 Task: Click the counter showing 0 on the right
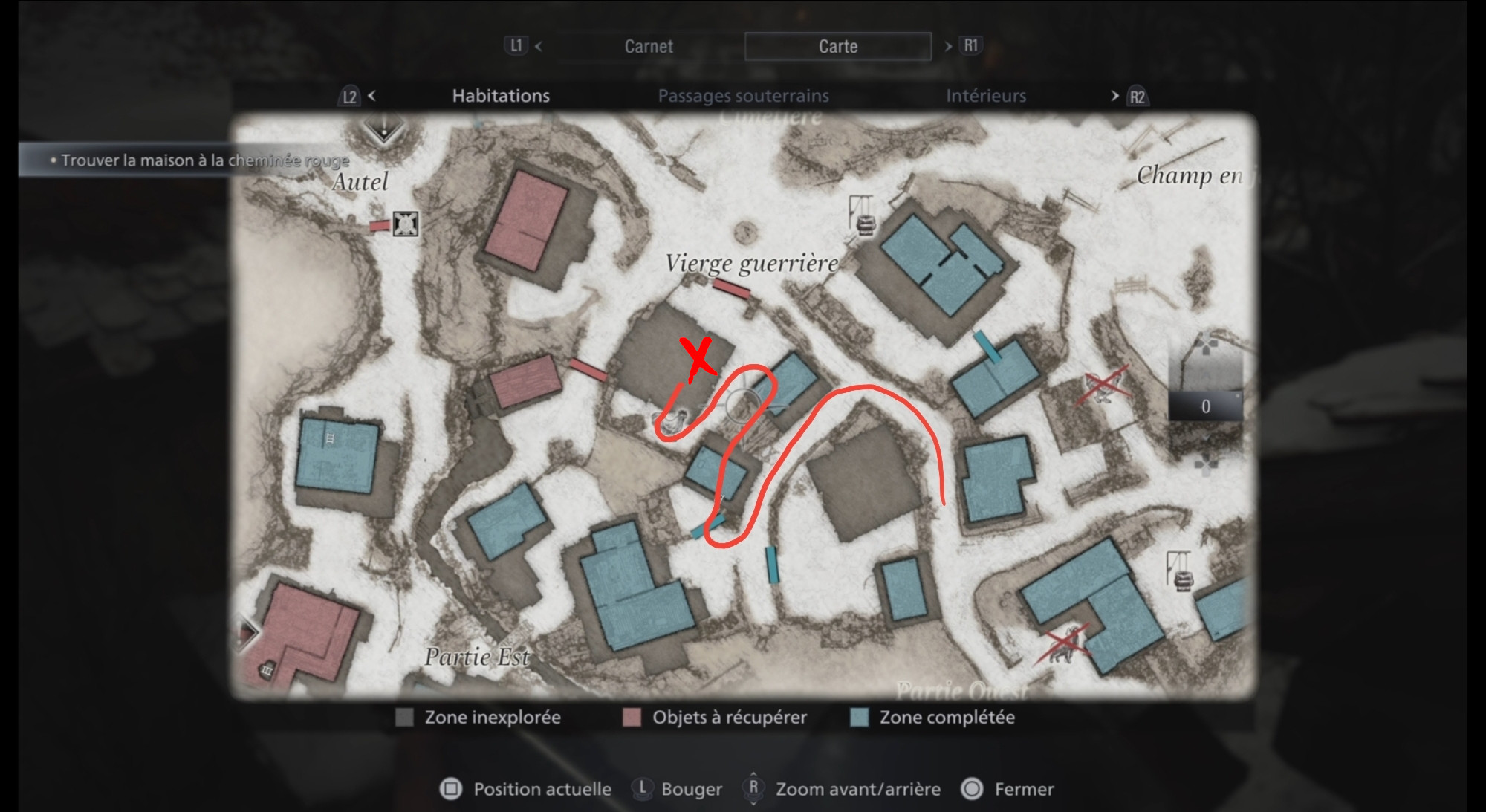pos(1205,407)
